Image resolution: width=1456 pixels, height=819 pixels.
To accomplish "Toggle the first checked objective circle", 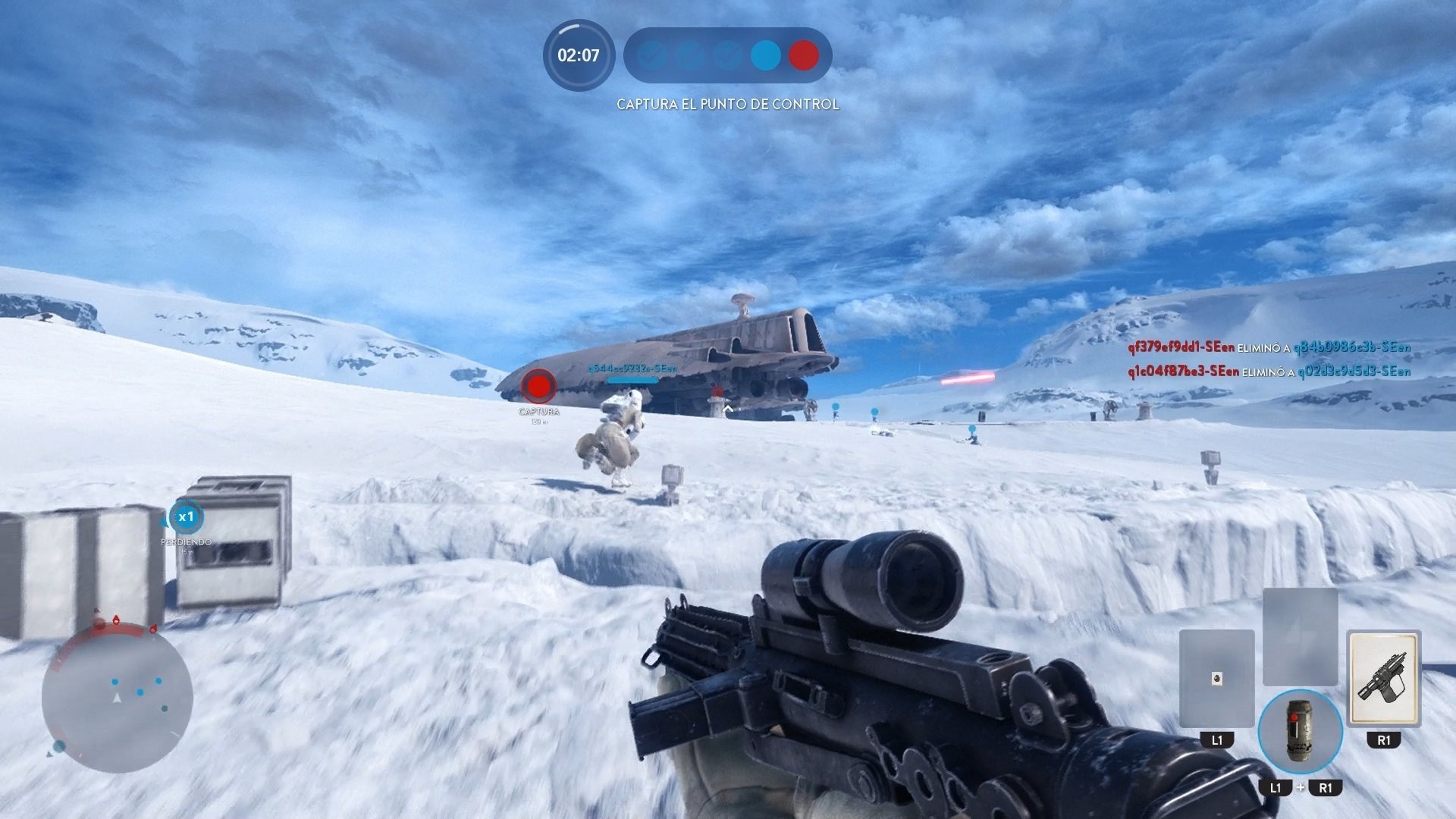I will (x=651, y=55).
